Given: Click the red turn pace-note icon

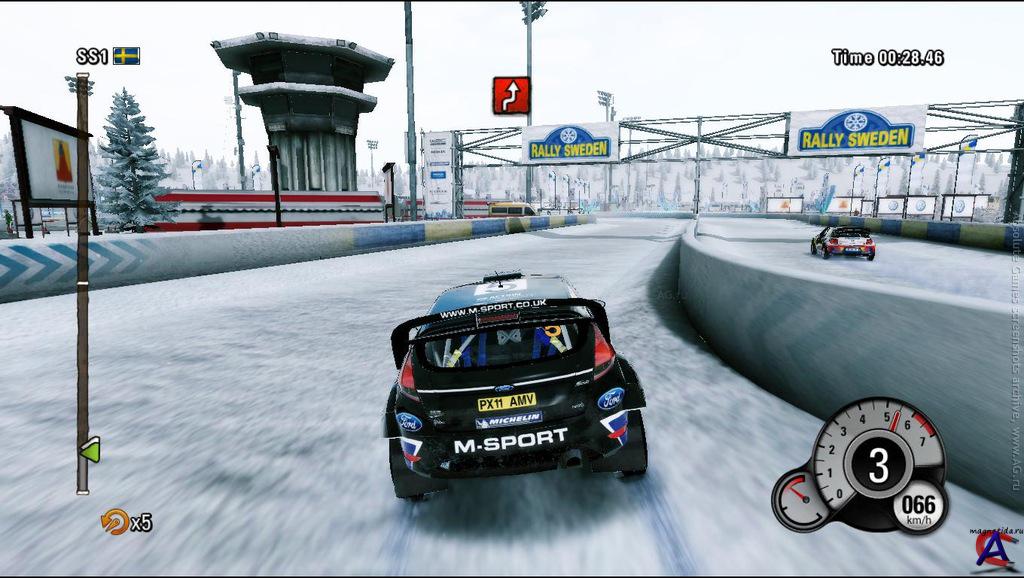Looking at the screenshot, I should point(511,95).
